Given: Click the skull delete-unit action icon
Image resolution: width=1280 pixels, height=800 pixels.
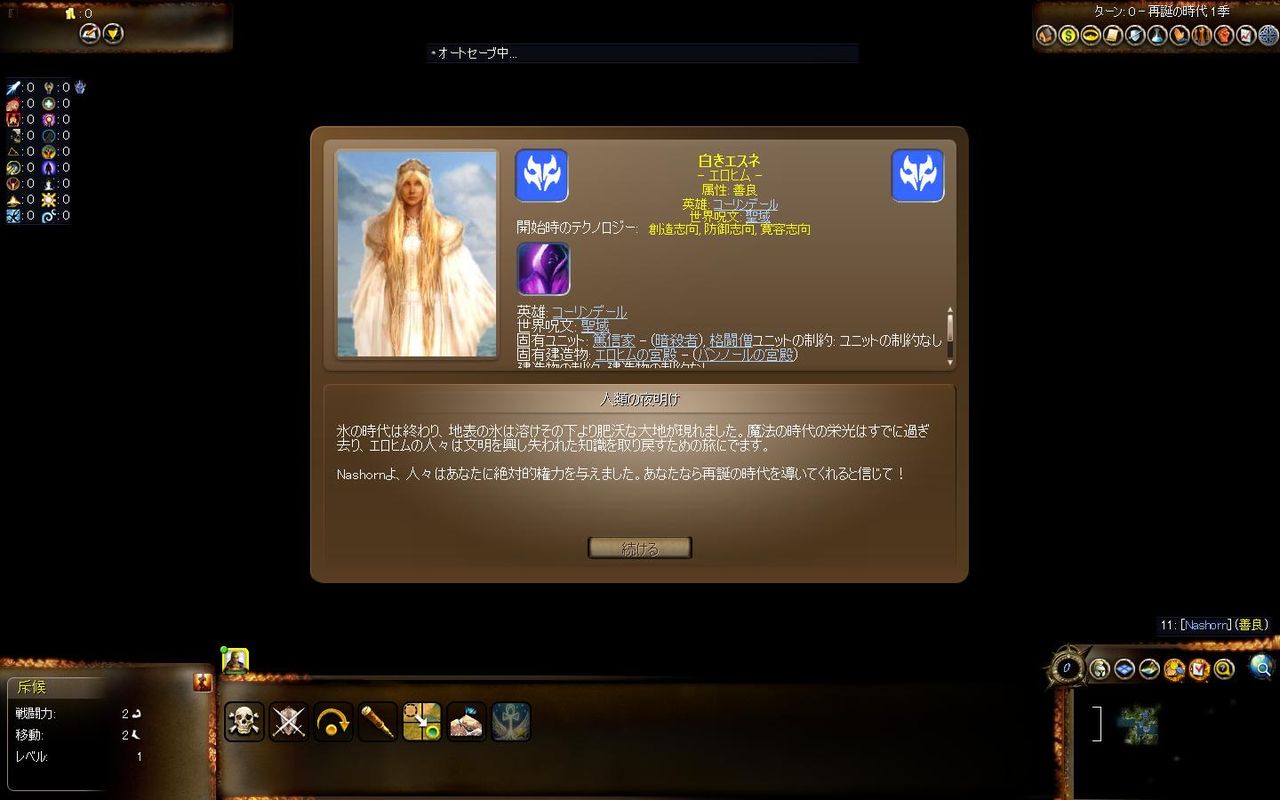Looking at the screenshot, I should click(245, 720).
